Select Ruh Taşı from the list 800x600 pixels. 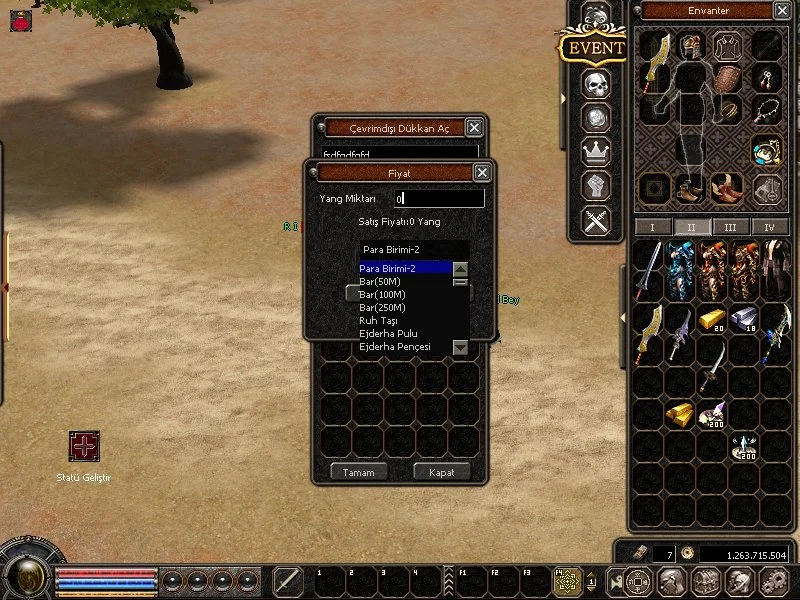(x=379, y=321)
